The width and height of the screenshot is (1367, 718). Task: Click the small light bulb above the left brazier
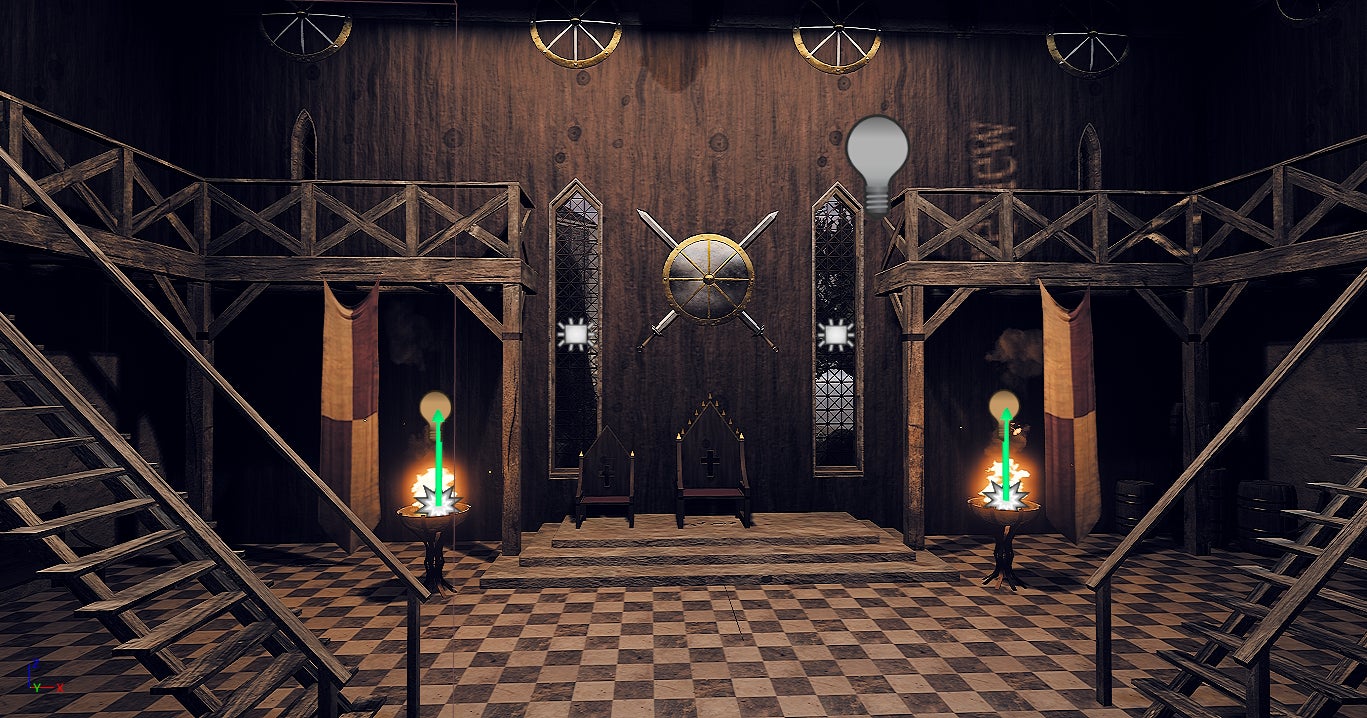435,405
